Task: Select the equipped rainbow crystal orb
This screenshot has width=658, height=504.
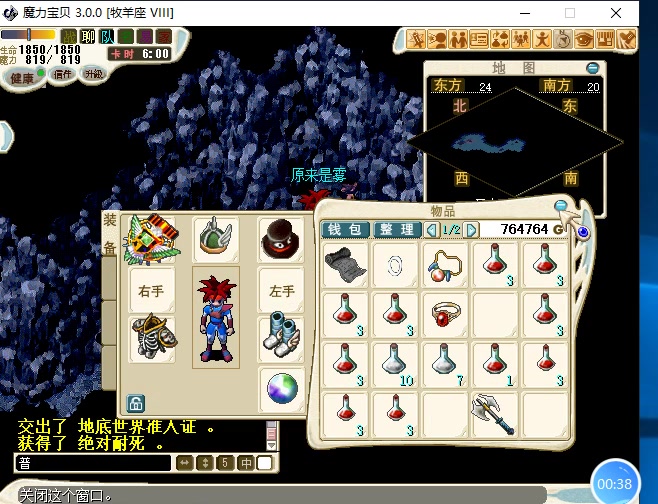Action: [280, 388]
